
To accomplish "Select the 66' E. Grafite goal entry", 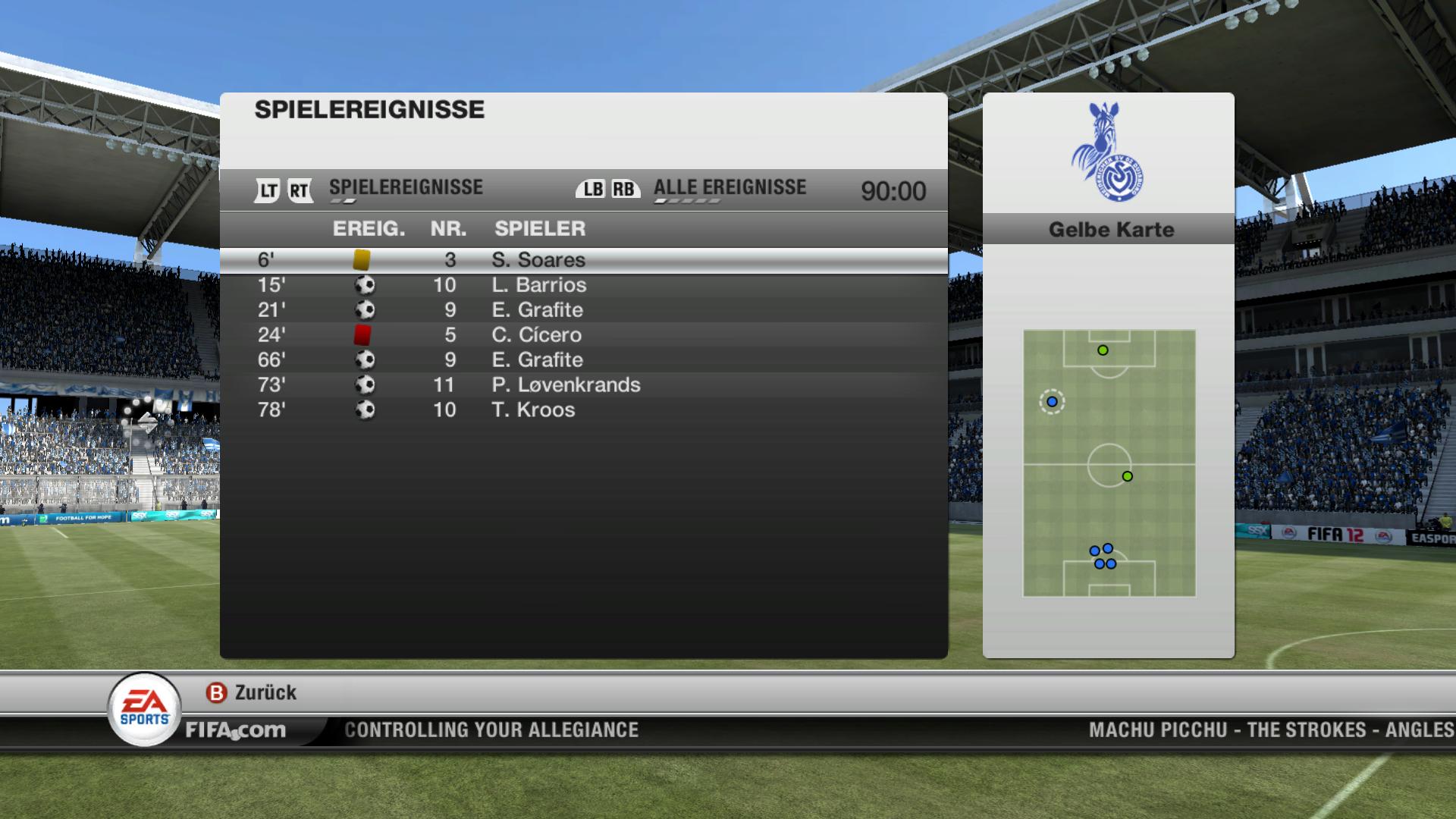I will 582,360.
